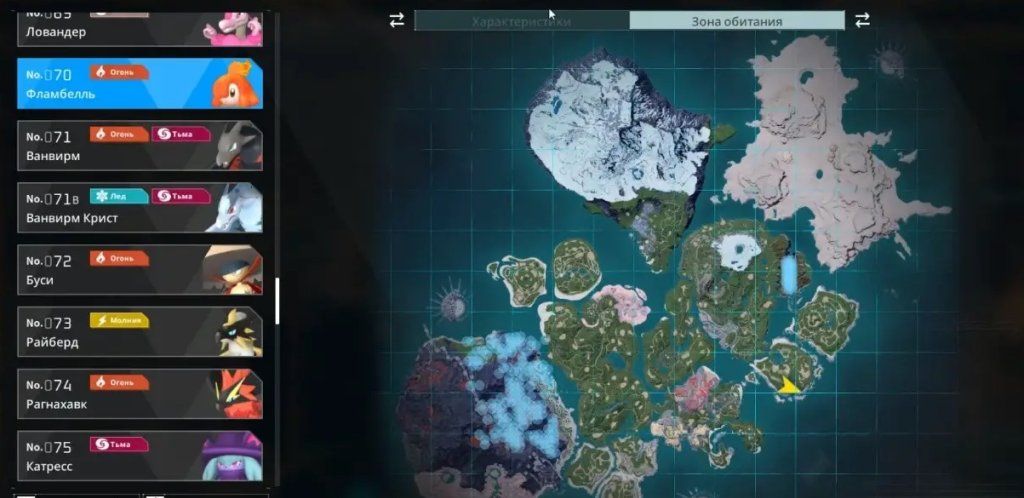Click the Paldeck list scrollbar handle
Screen dimensions: 1024x498
pos(277,301)
